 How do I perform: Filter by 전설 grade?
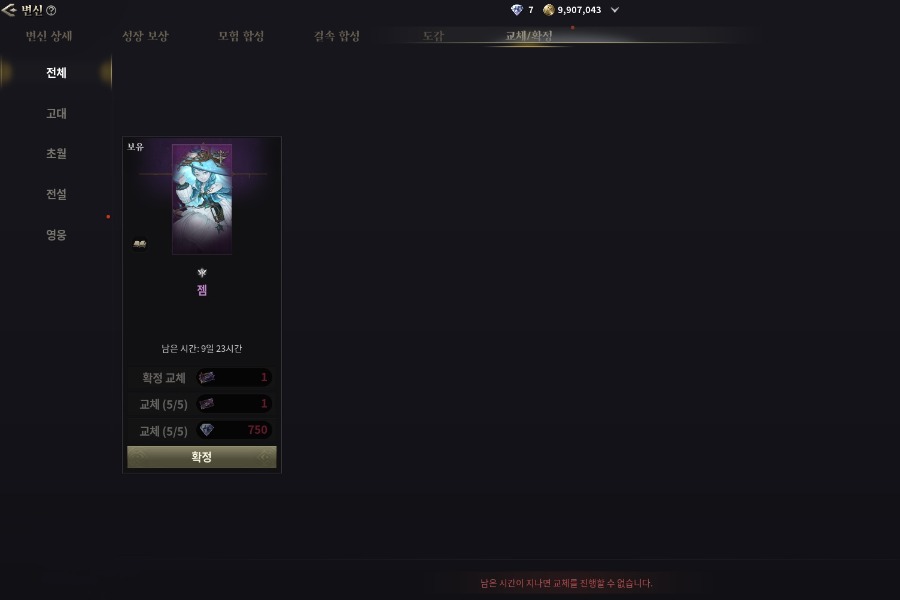coord(56,194)
